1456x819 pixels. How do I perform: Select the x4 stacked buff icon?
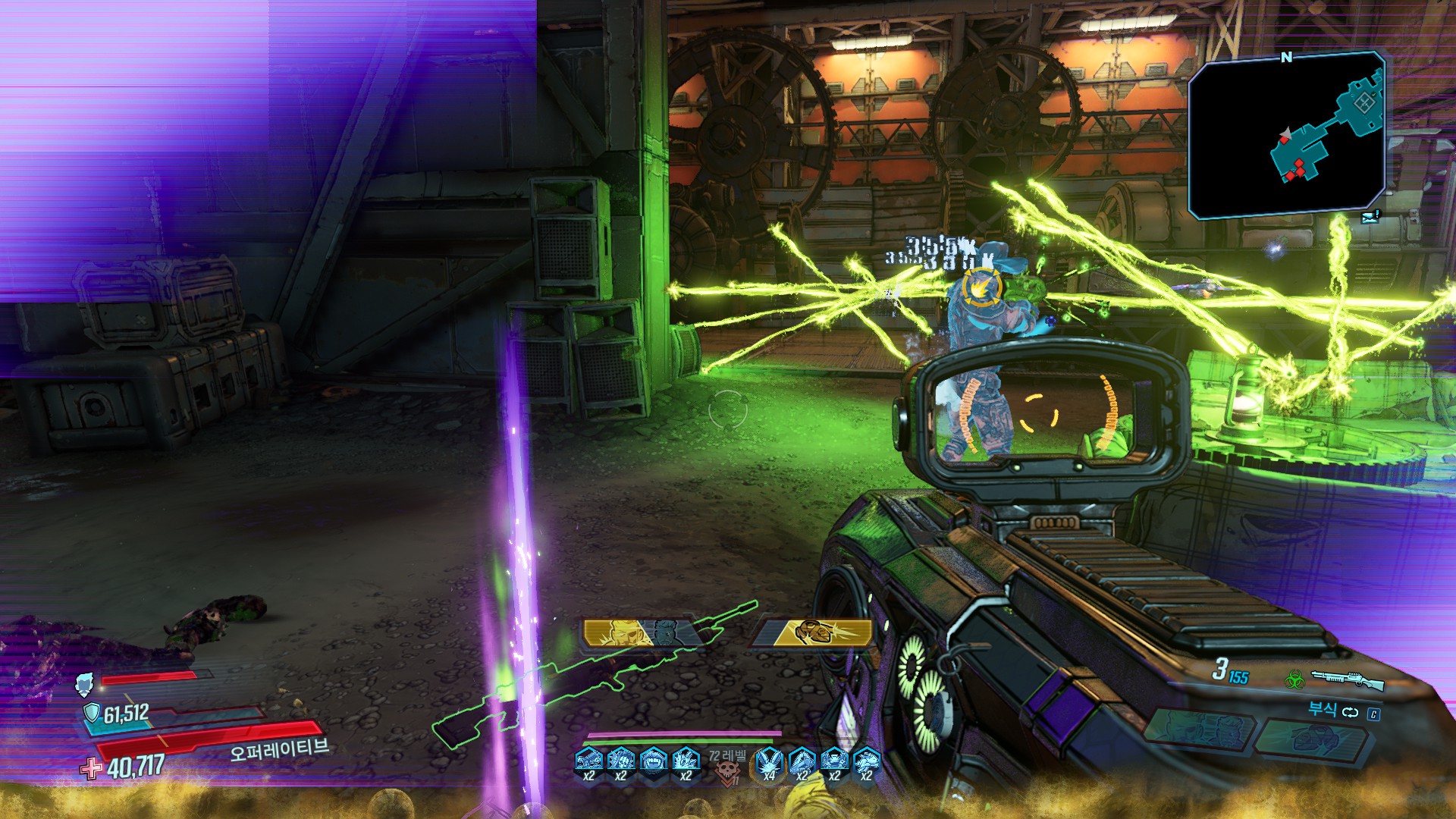[770, 760]
